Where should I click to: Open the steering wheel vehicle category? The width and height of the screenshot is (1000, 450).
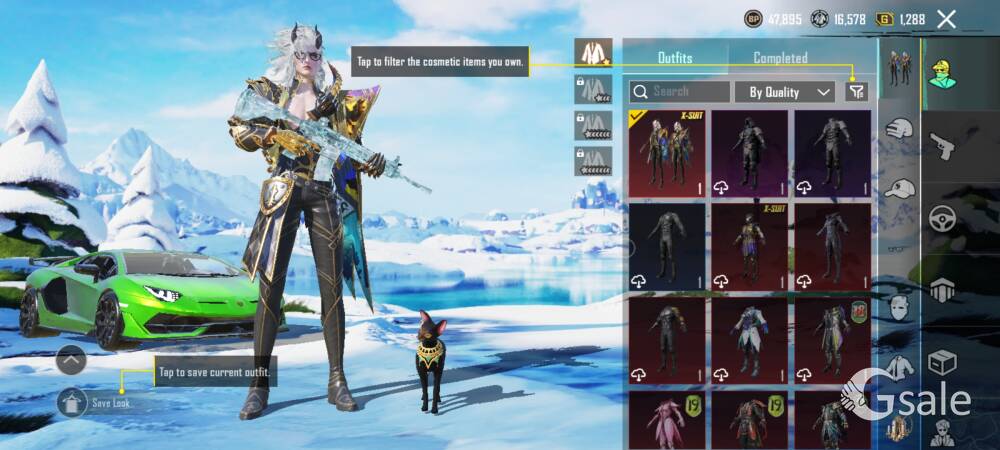click(x=943, y=219)
